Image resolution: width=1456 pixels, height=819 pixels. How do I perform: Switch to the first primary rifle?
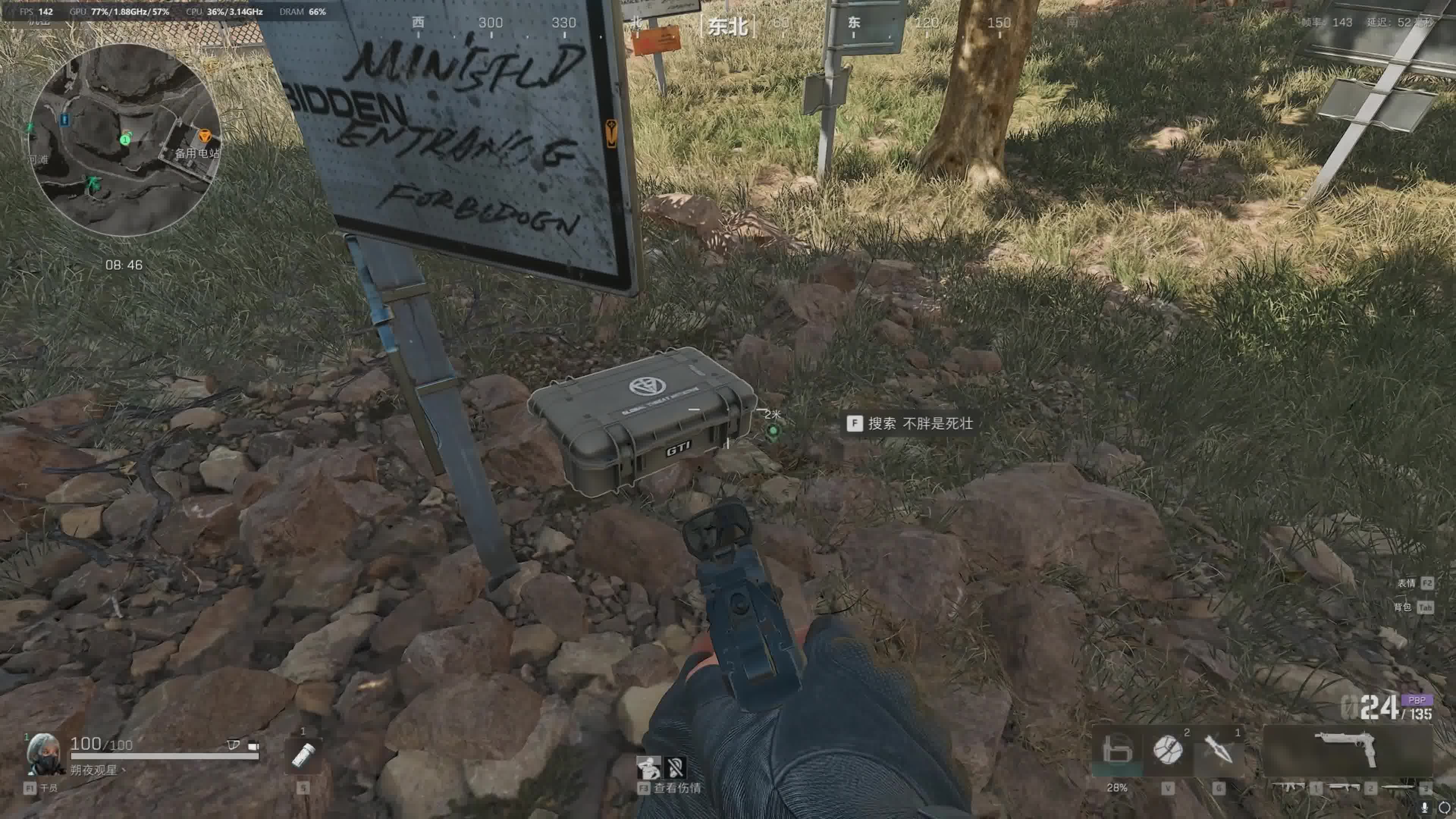pos(1289,787)
